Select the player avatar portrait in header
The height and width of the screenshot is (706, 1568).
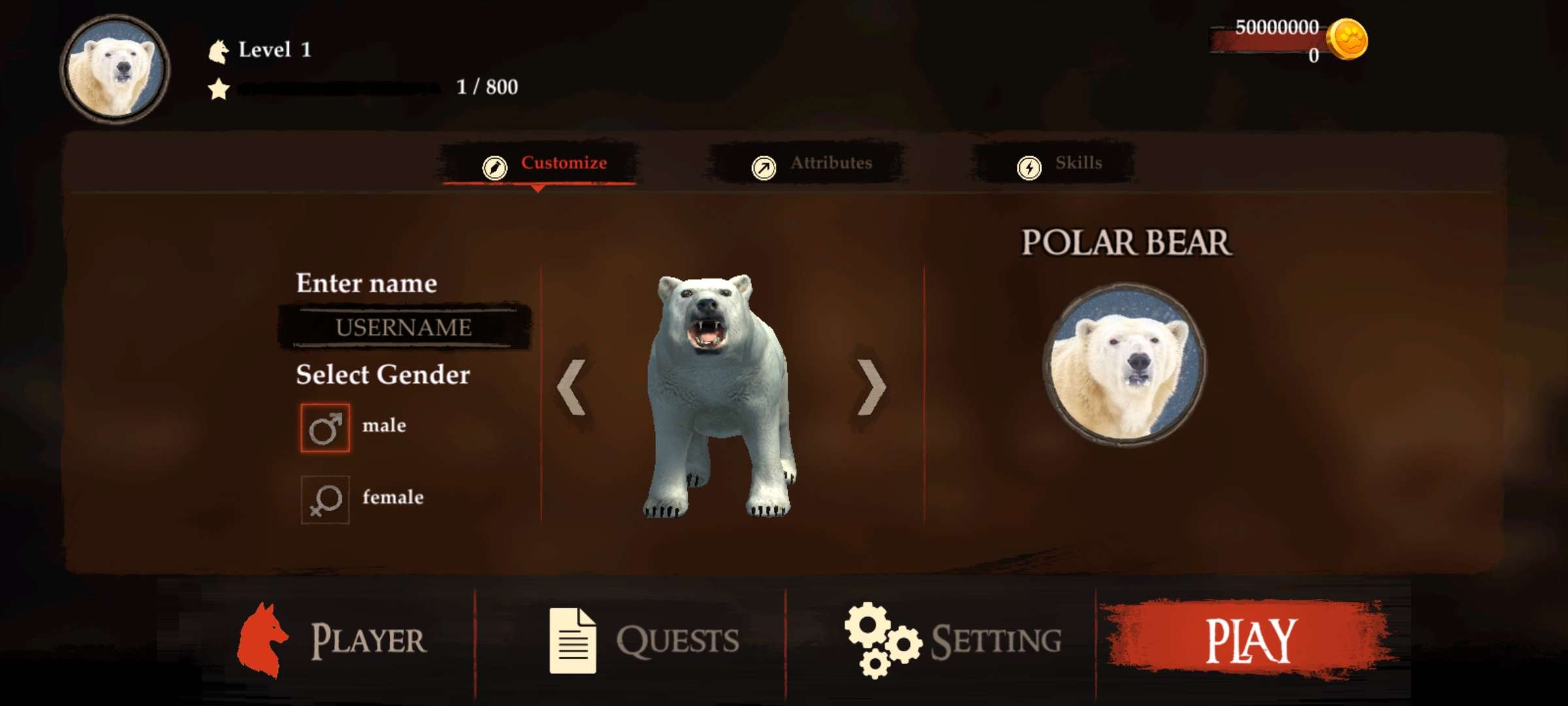click(116, 69)
